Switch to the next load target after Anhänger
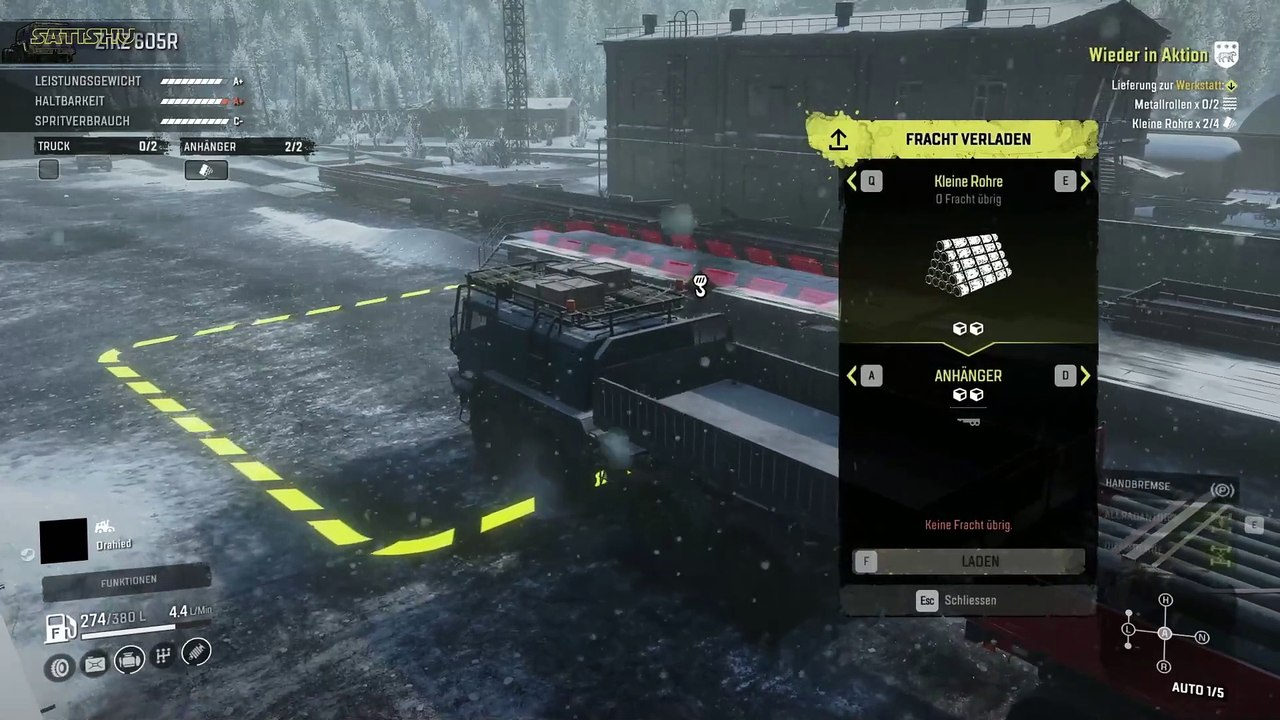This screenshot has height=720, width=1280. [1084, 376]
